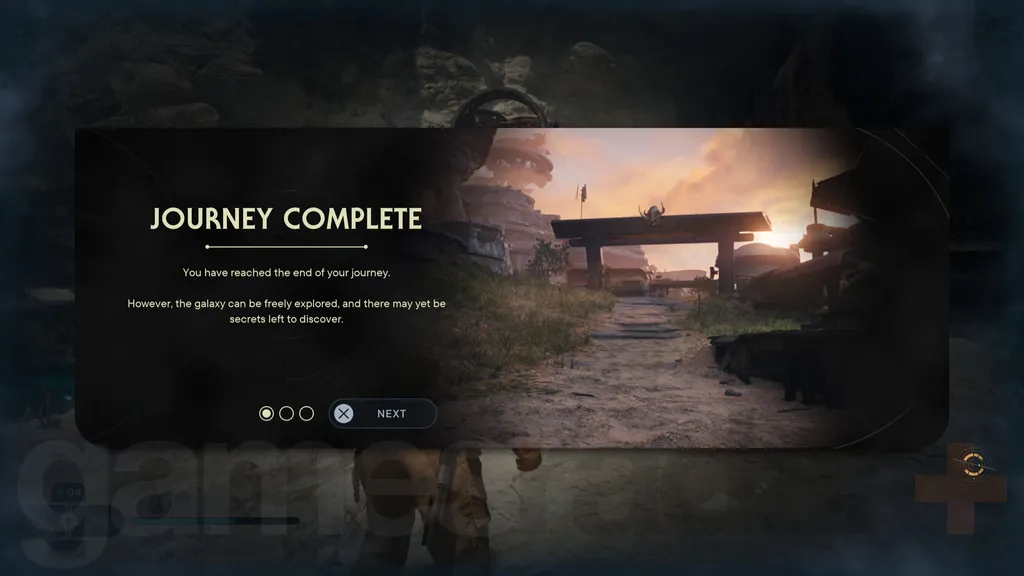Select the first page indicator dot
1024x576 pixels.
(266, 413)
